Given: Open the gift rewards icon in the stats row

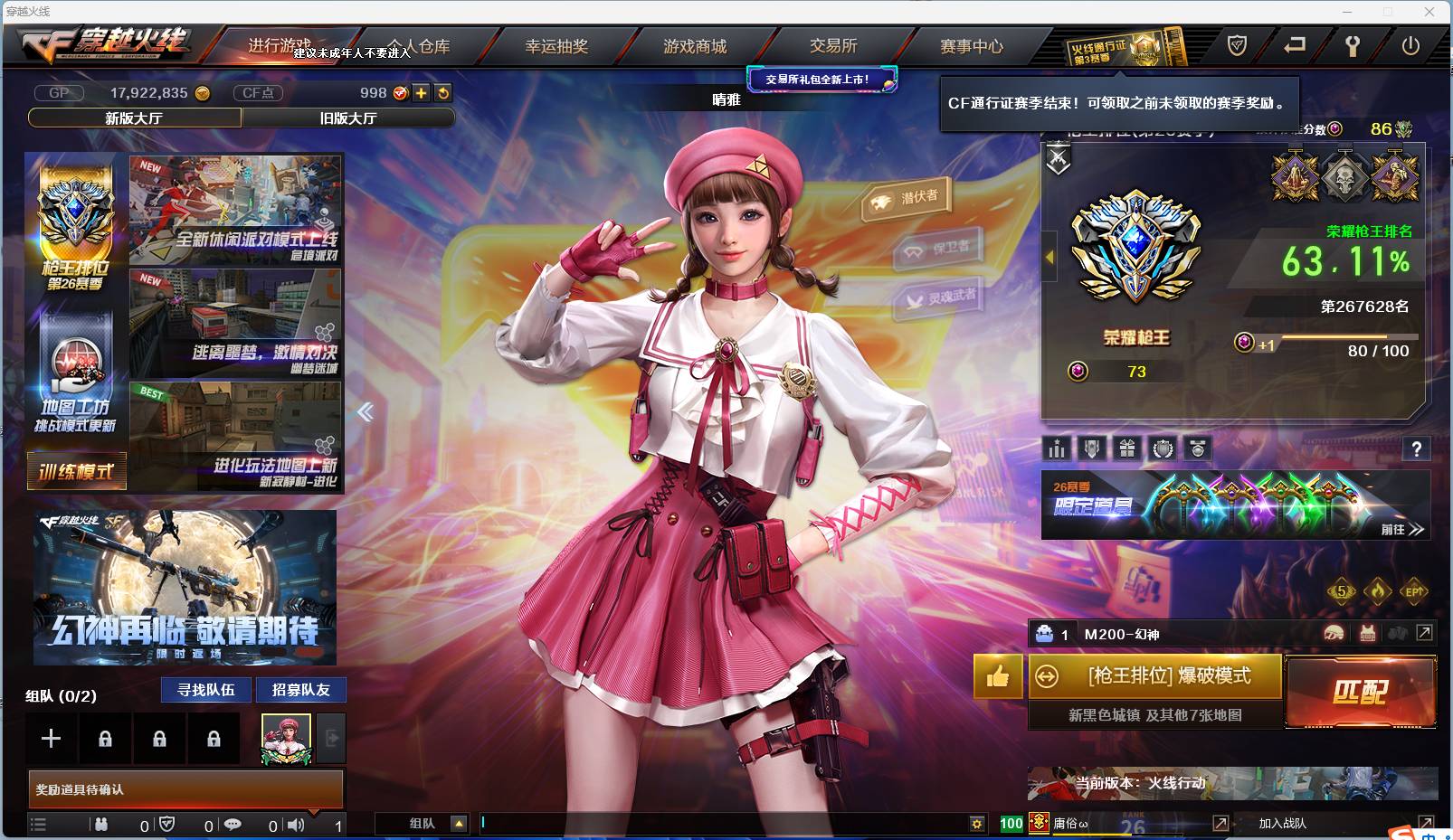Looking at the screenshot, I should (x=1126, y=449).
